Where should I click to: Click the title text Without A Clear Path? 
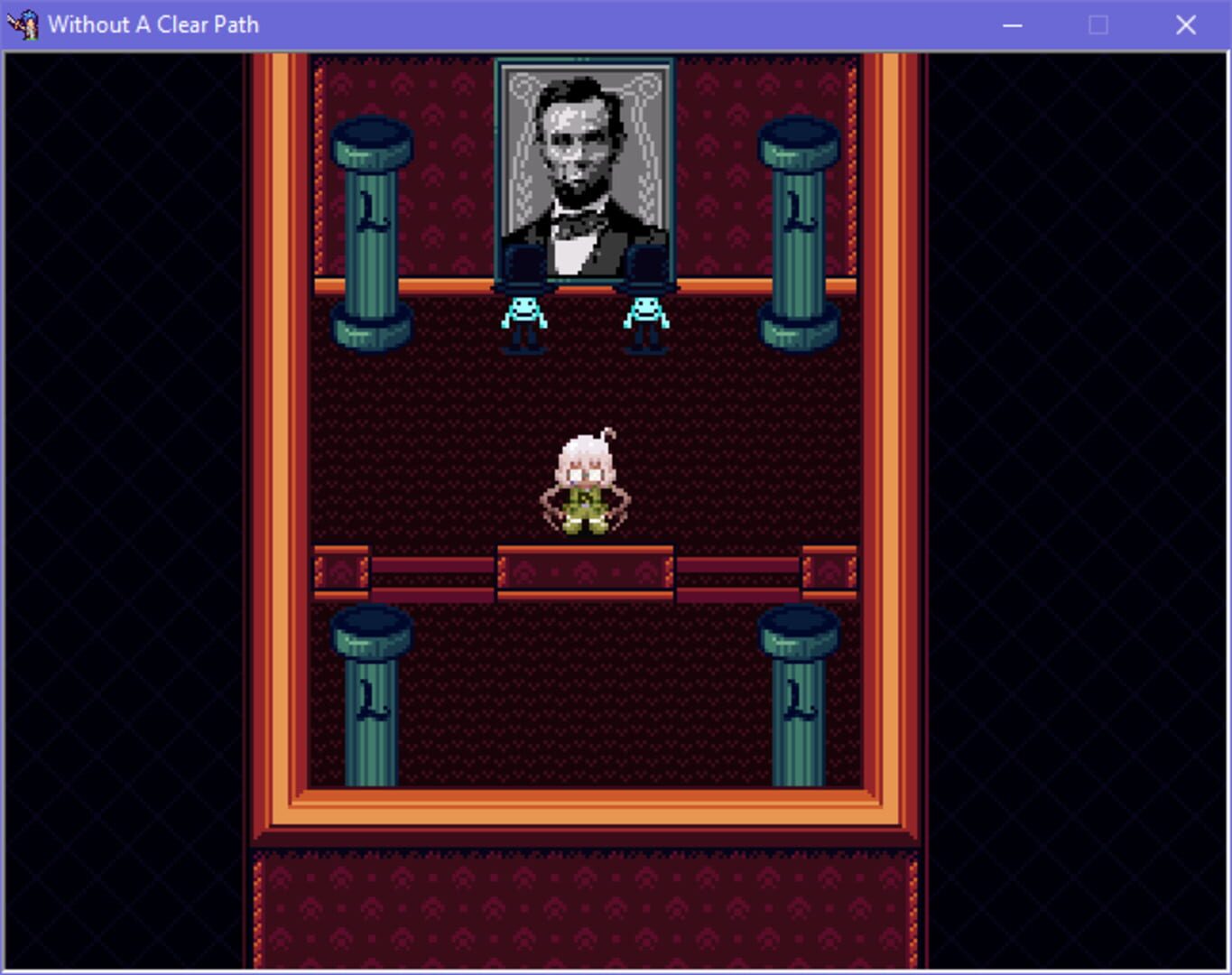(153, 24)
